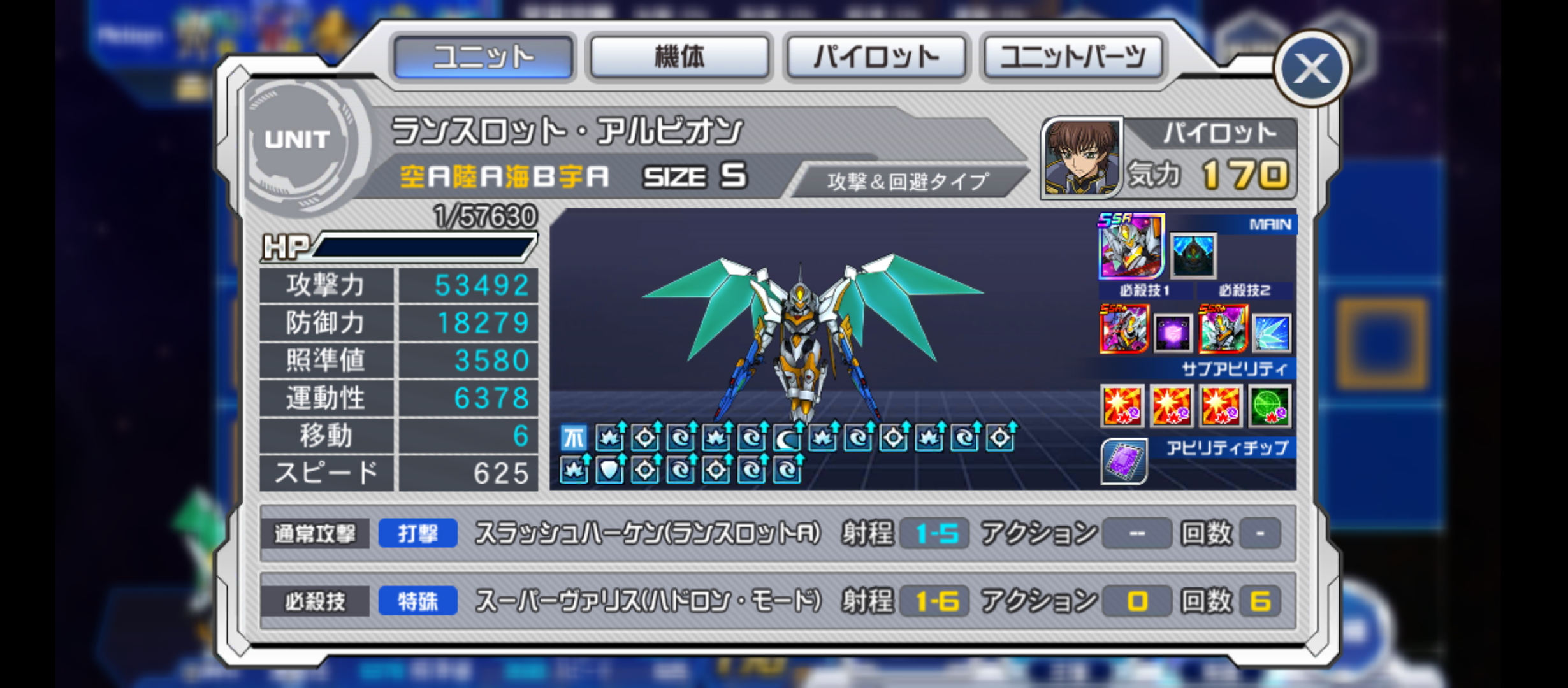Select the MAIN SSR unit part icon
The width and height of the screenshot is (1568, 688).
[1131, 247]
